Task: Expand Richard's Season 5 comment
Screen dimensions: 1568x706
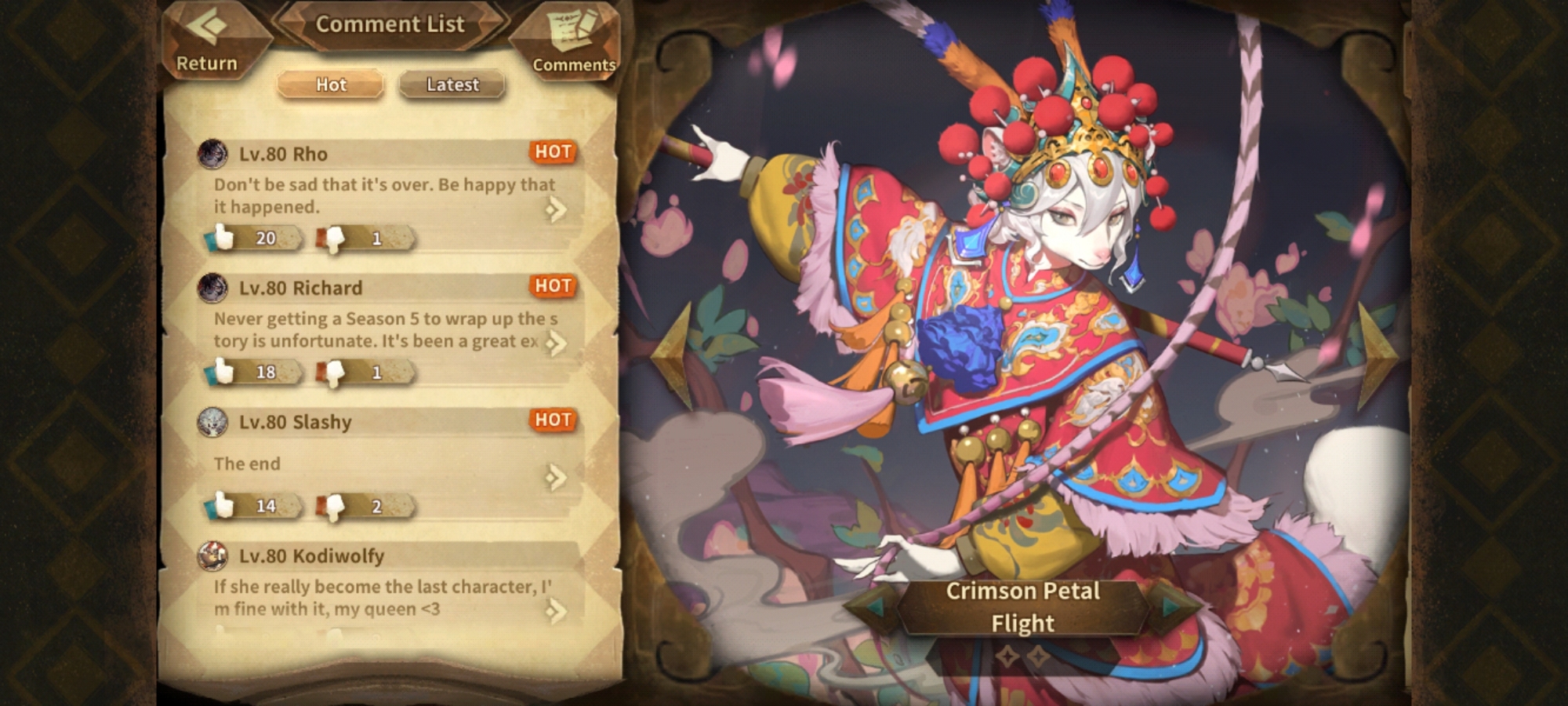Action: click(556, 344)
